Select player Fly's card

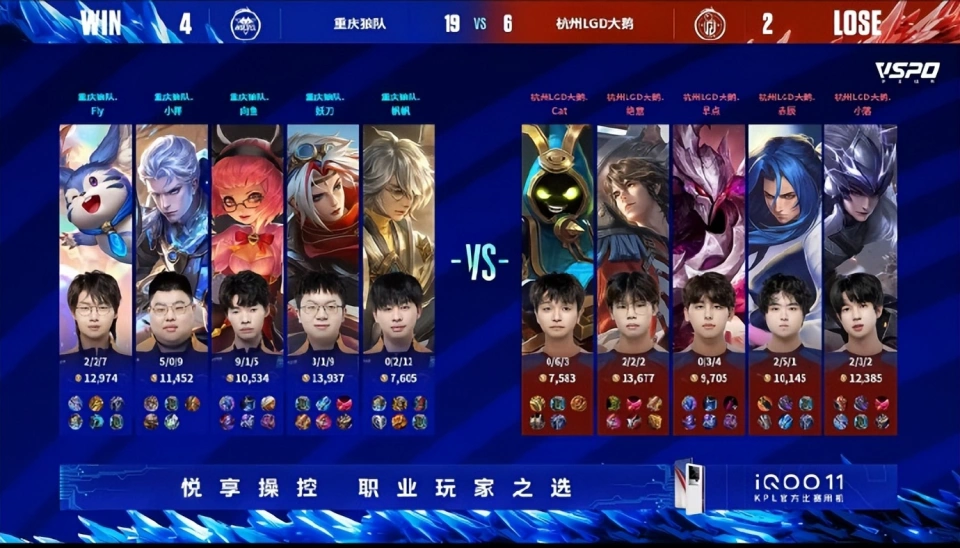tap(96, 270)
